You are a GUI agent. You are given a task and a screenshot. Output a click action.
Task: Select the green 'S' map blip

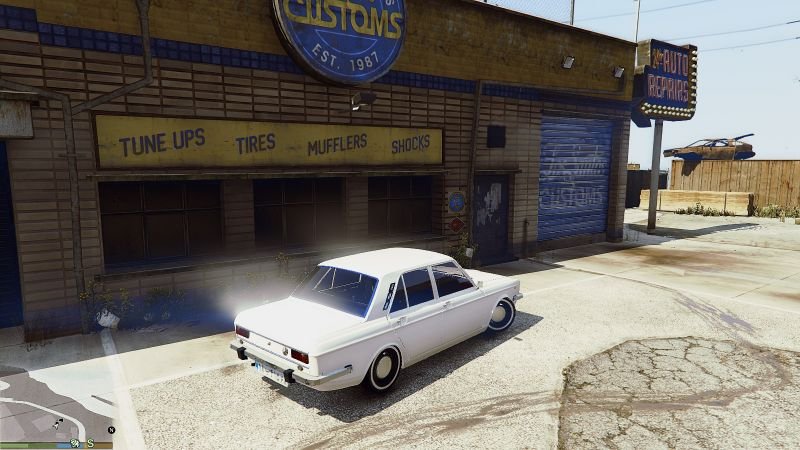point(90,443)
